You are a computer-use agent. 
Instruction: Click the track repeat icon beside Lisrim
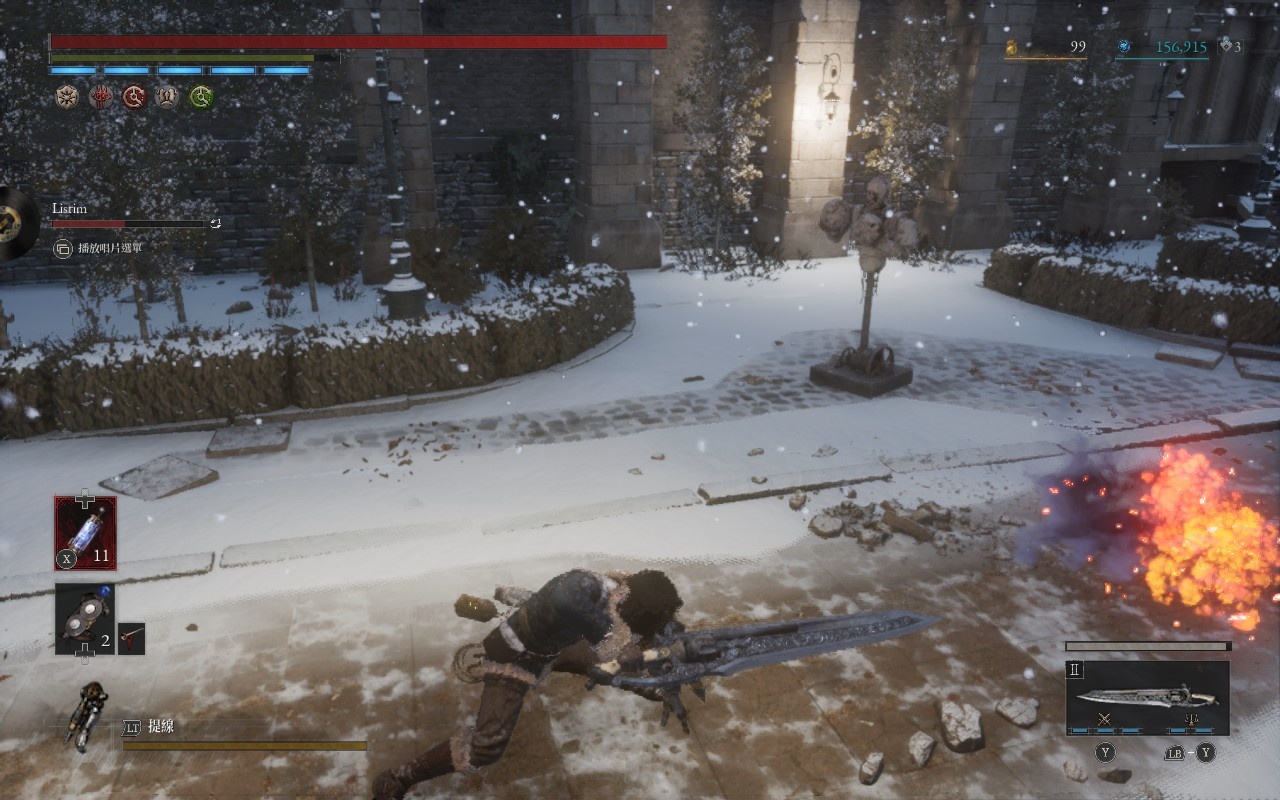[x=215, y=224]
